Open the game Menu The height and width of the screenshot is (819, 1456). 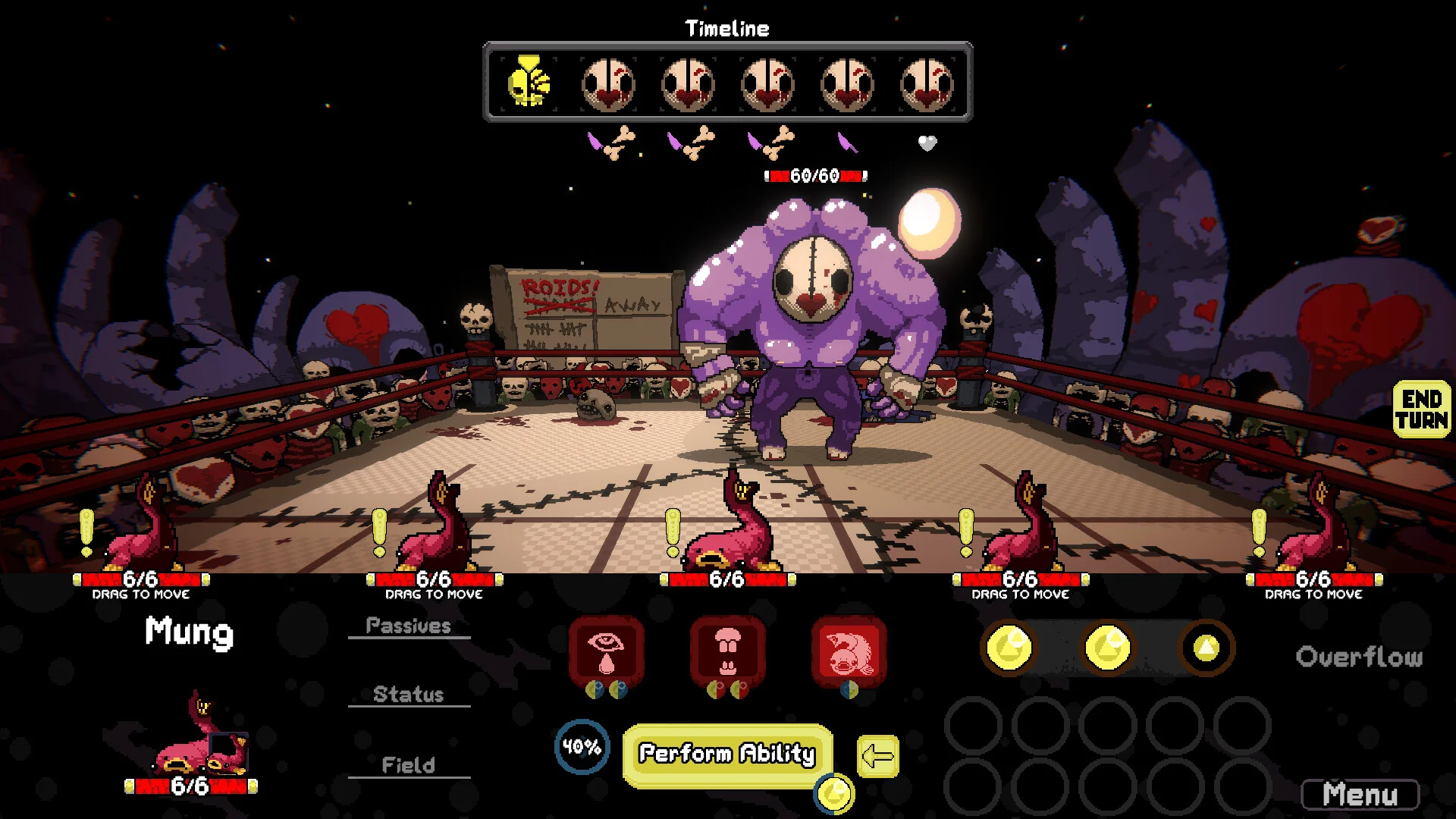(1360, 795)
